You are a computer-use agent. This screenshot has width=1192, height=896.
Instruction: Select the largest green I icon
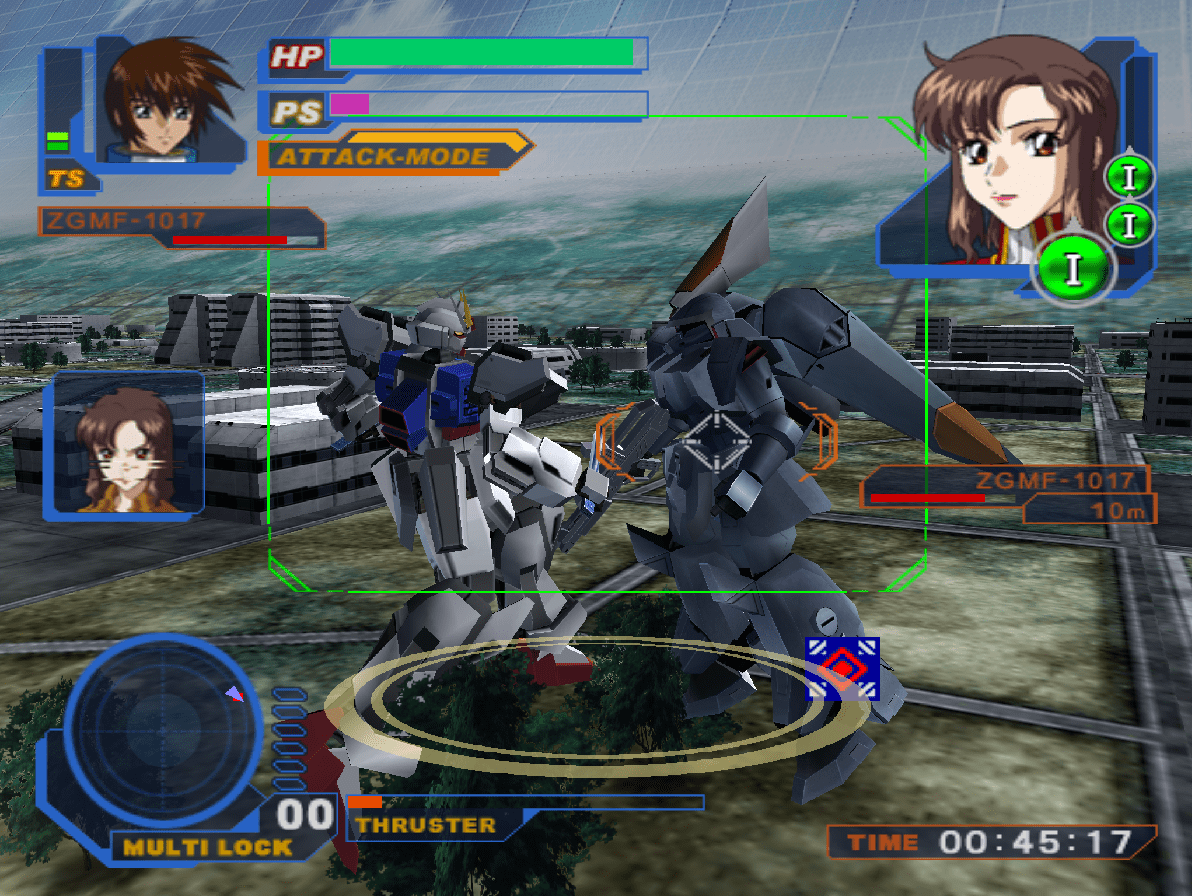point(1074,268)
